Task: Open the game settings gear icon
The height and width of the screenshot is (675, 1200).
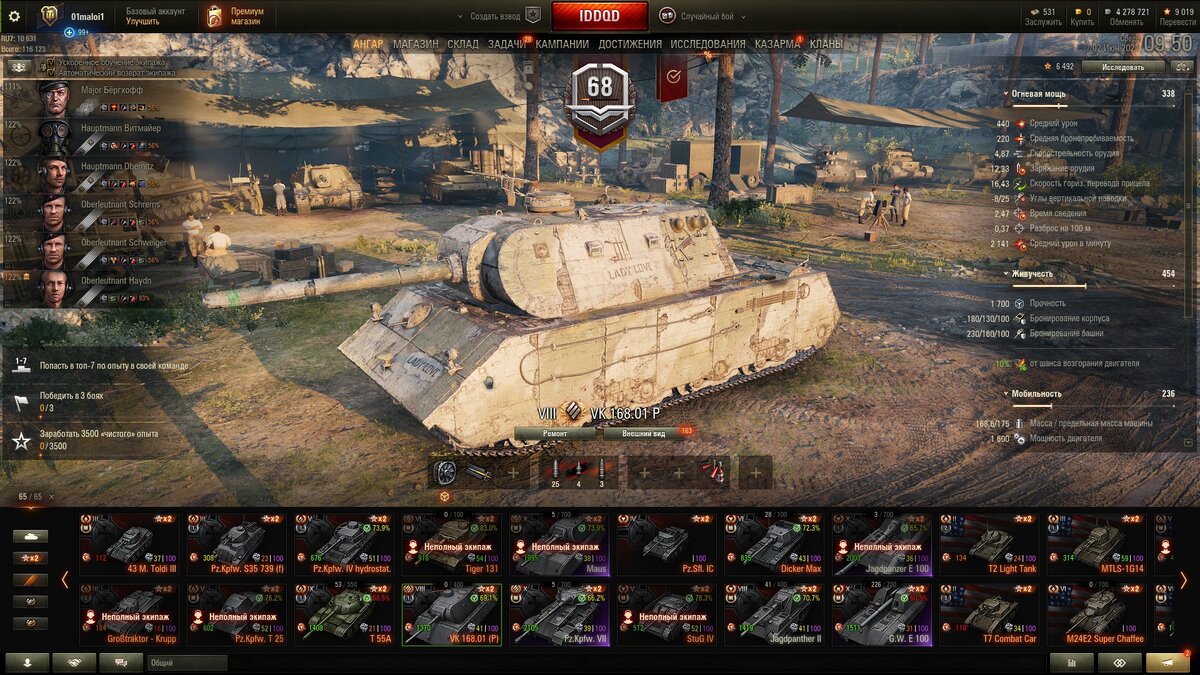Action: pyautogui.click(x=14, y=16)
